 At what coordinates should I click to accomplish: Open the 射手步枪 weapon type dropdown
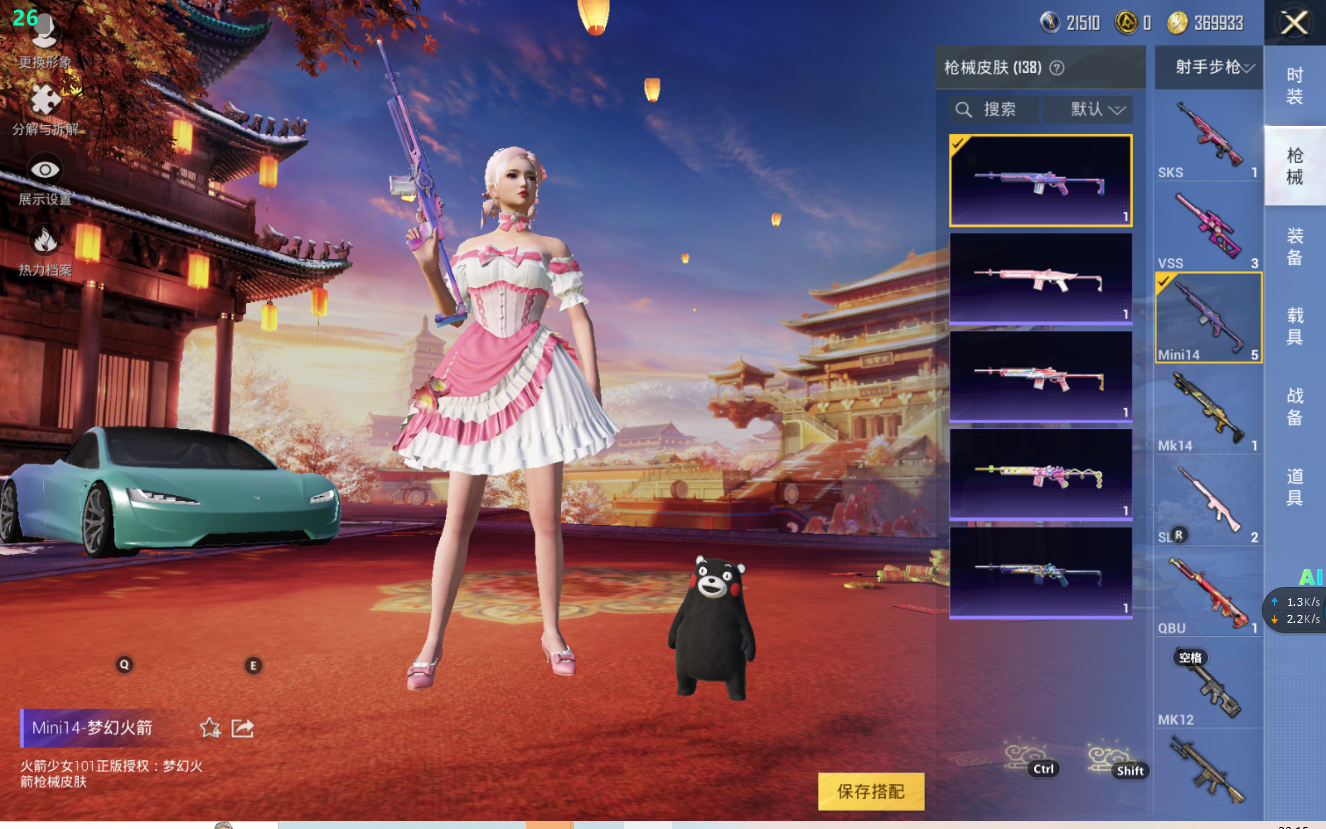click(1208, 68)
